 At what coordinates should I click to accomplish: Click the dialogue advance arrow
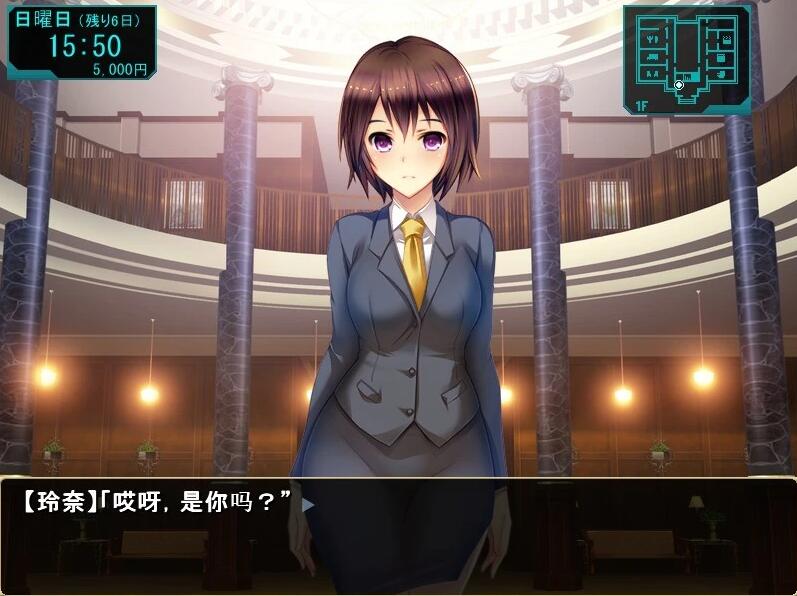[308, 505]
